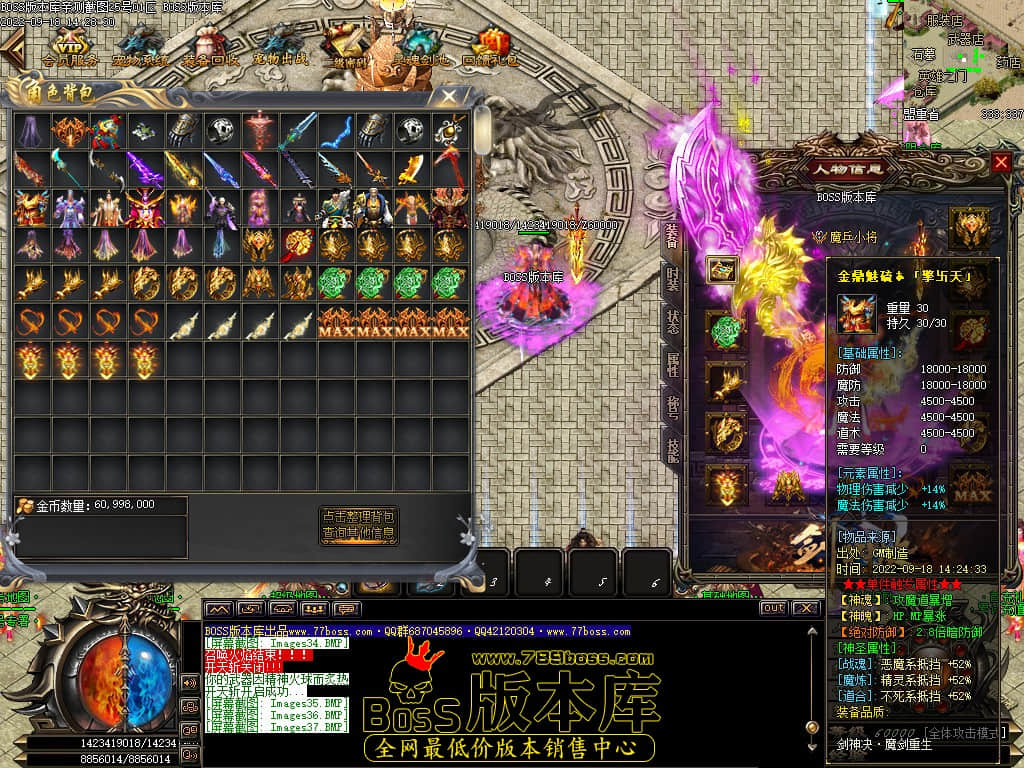Click the 查询其他信息 query info button
This screenshot has height=768, width=1024.
(359, 534)
